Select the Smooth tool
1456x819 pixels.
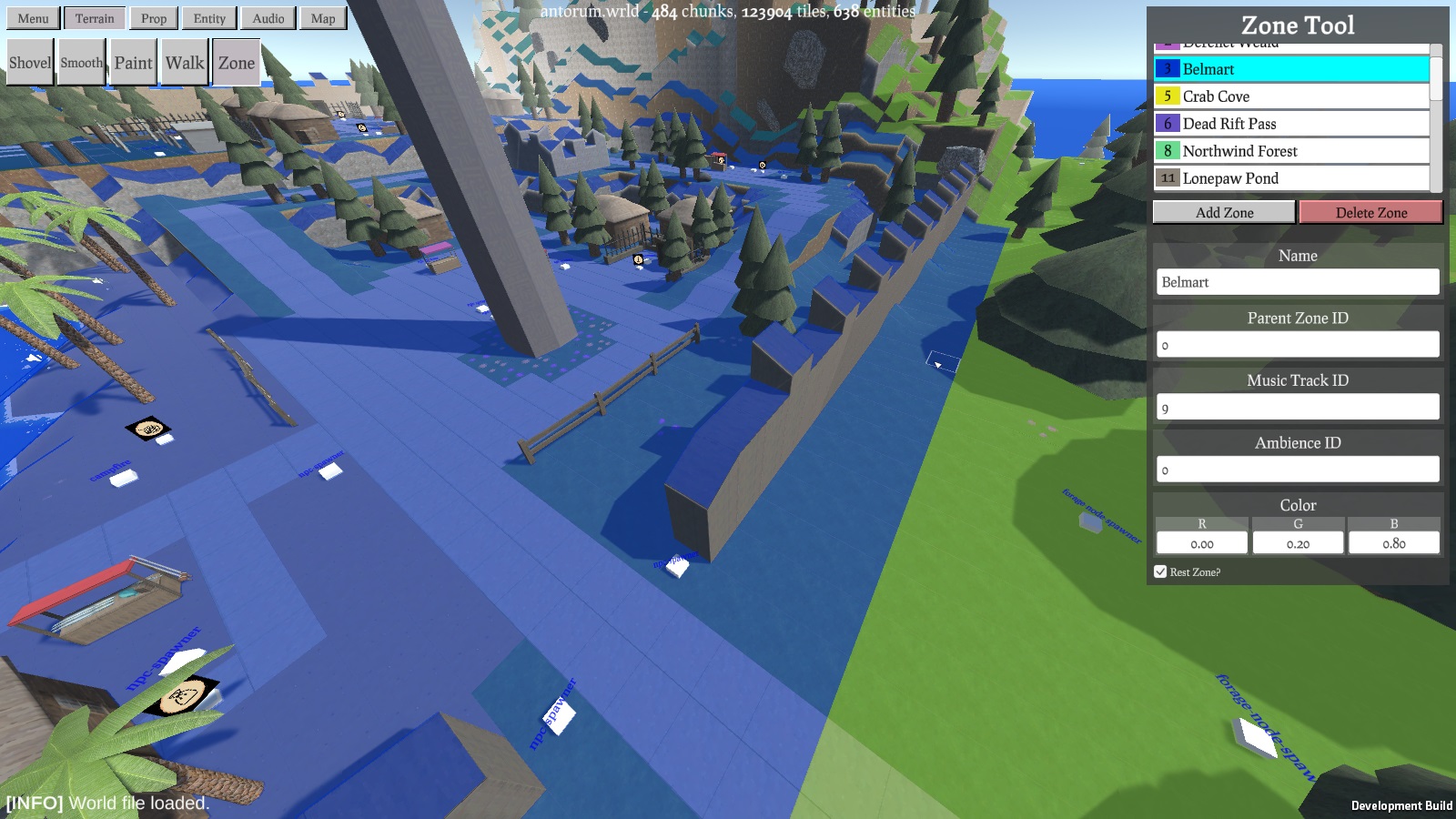point(81,63)
